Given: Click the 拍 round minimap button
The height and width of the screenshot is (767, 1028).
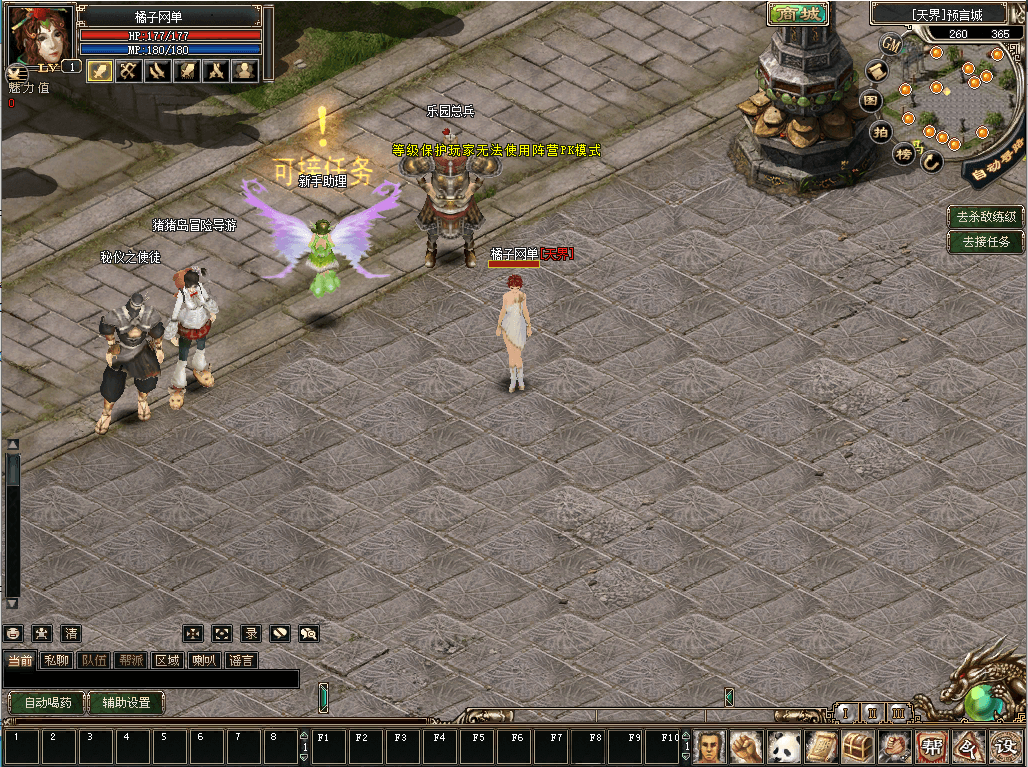Looking at the screenshot, I should click(880, 131).
